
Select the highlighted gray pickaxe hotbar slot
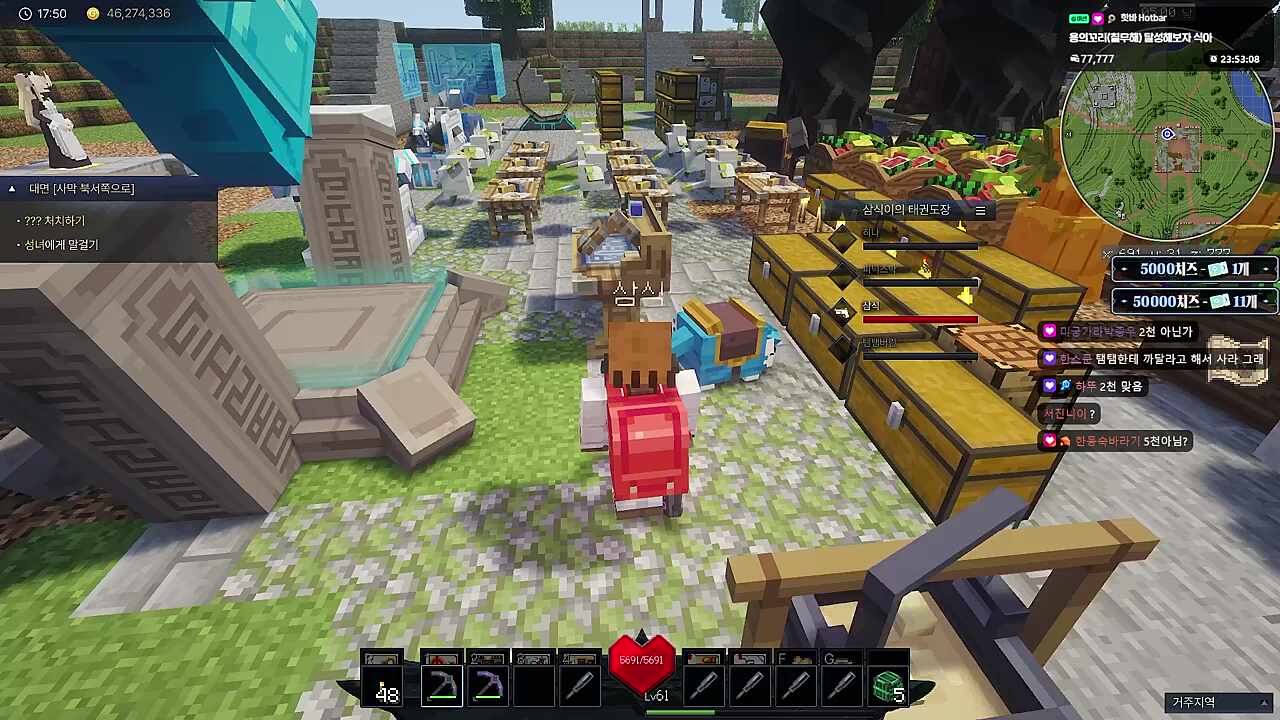coord(441,686)
